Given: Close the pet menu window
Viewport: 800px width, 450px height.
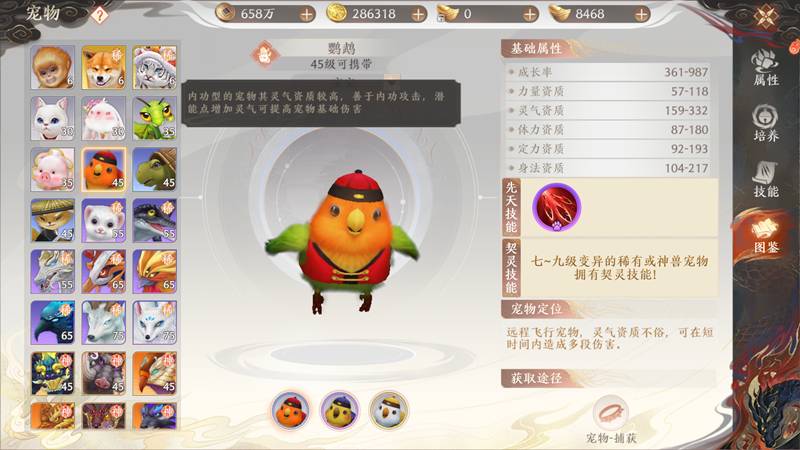Looking at the screenshot, I should click(x=766, y=15).
